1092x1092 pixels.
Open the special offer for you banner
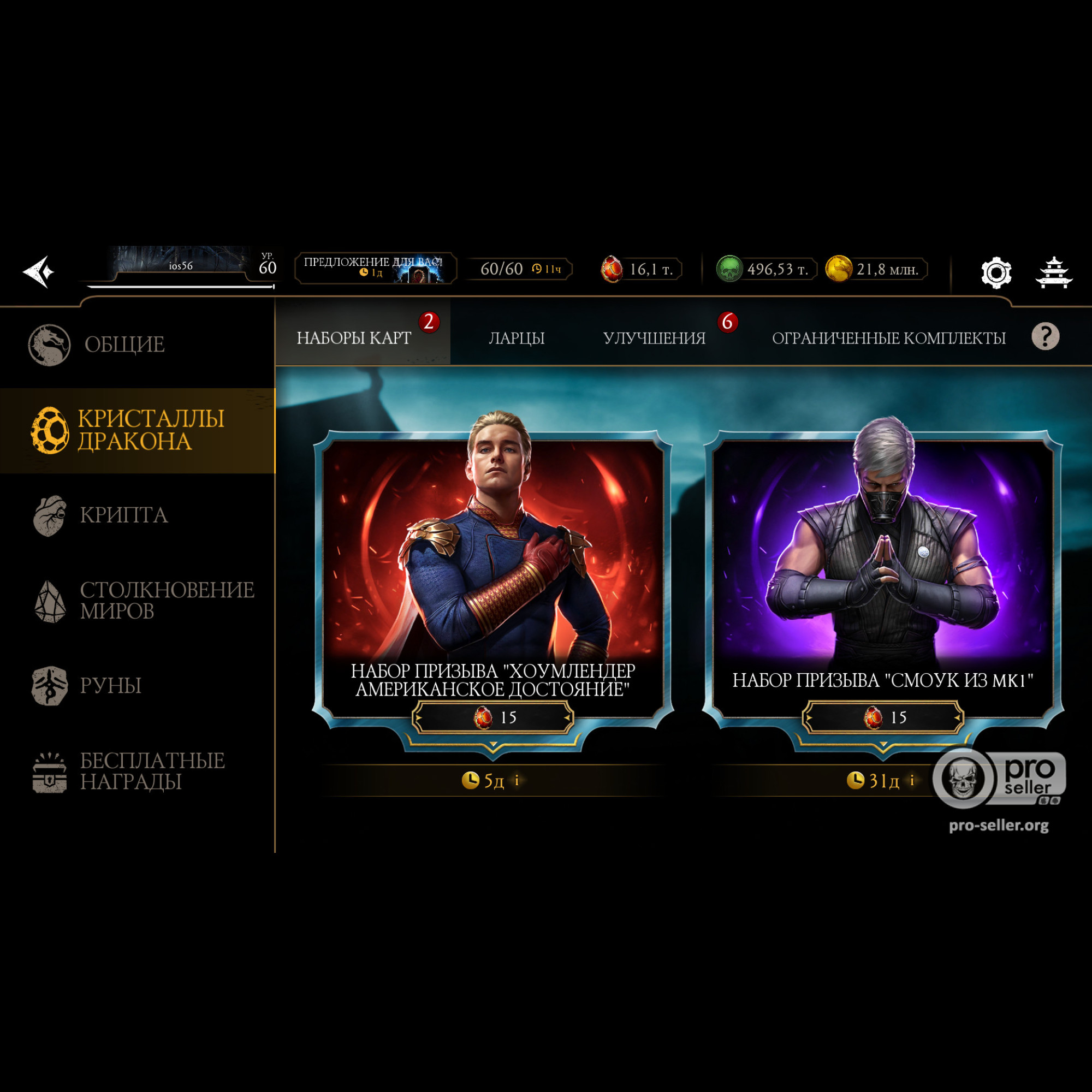coord(375,268)
